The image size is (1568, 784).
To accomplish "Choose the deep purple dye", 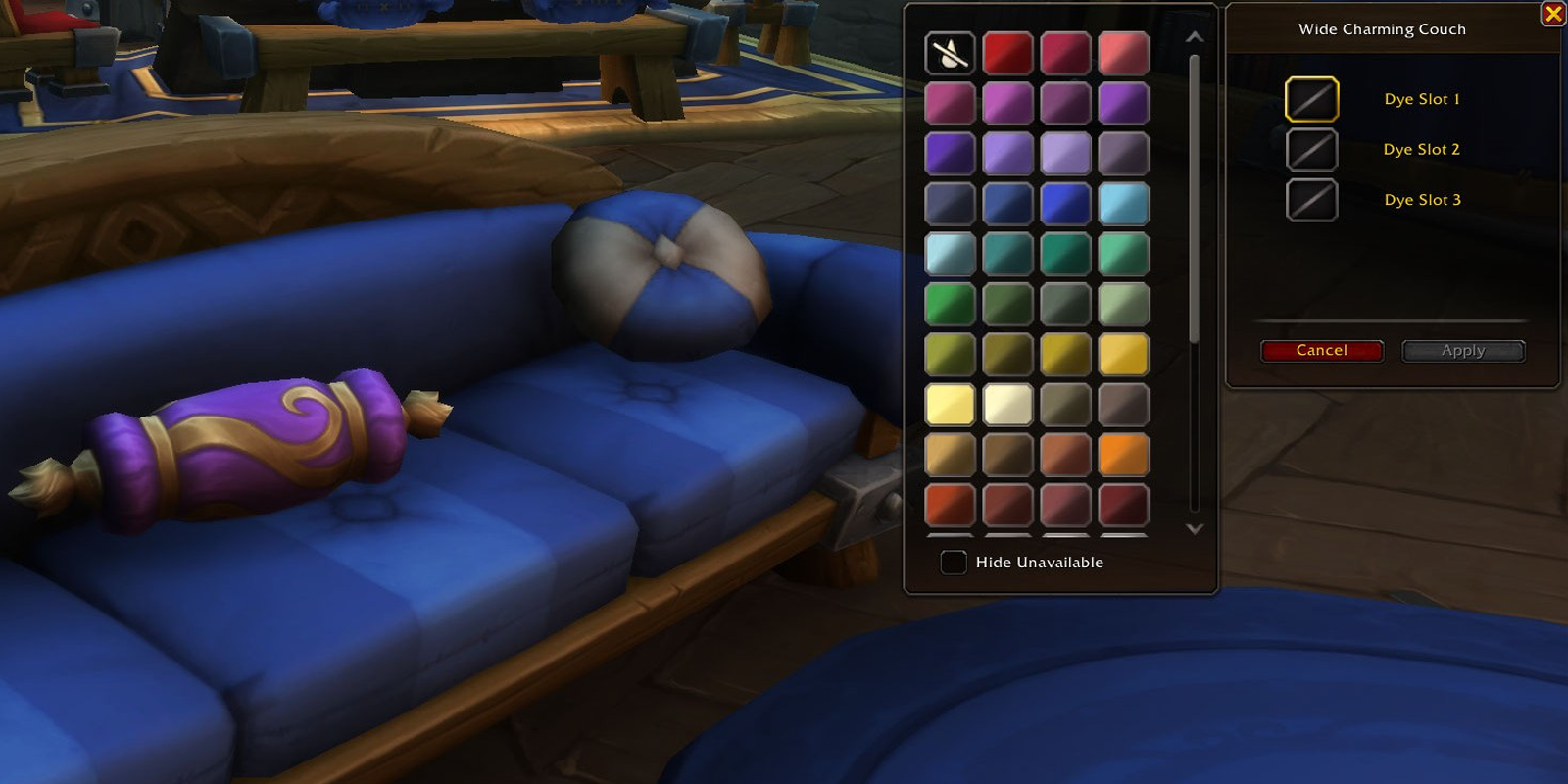I will (x=949, y=154).
